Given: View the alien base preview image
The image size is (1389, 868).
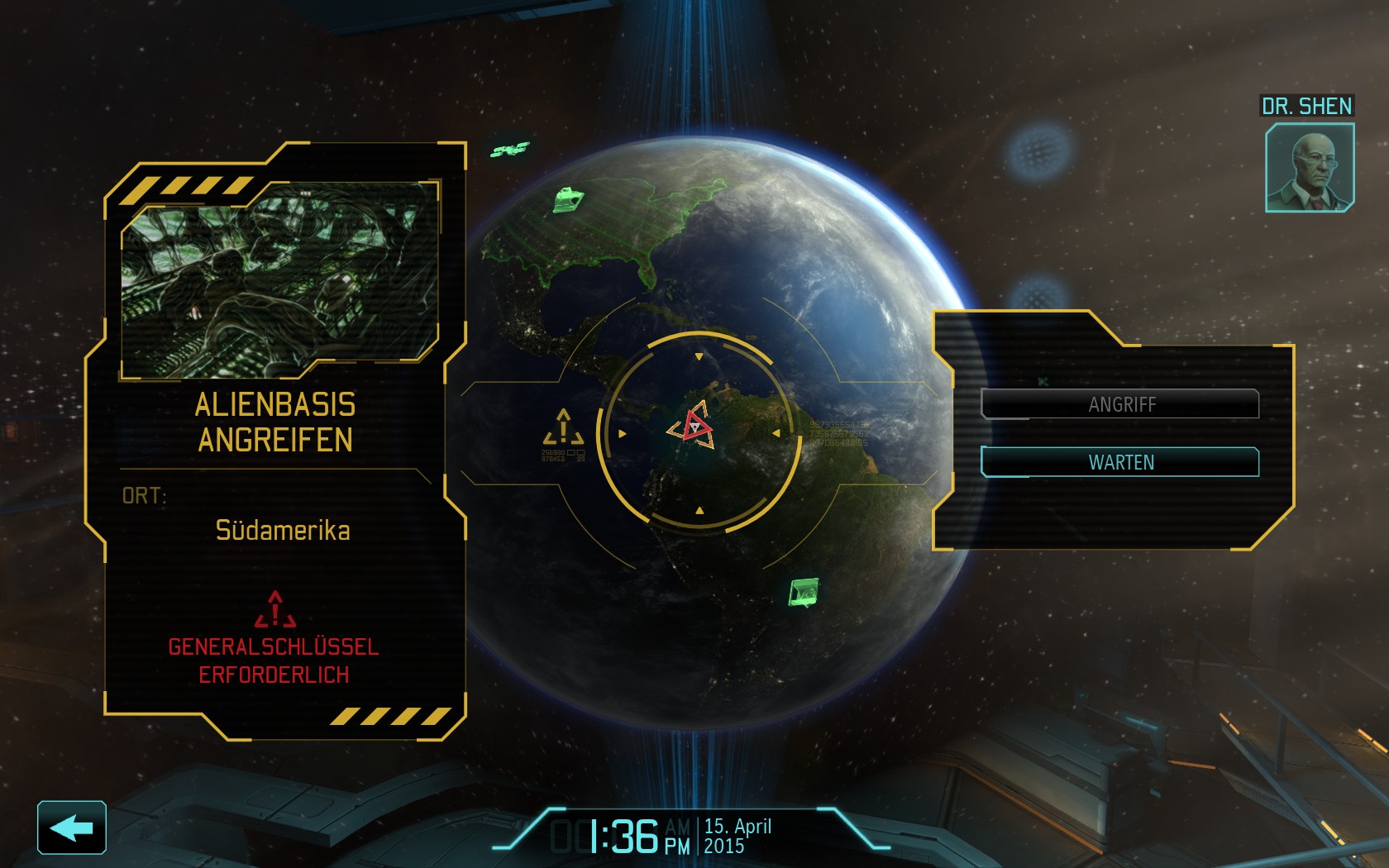Looking at the screenshot, I should tap(279, 279).
